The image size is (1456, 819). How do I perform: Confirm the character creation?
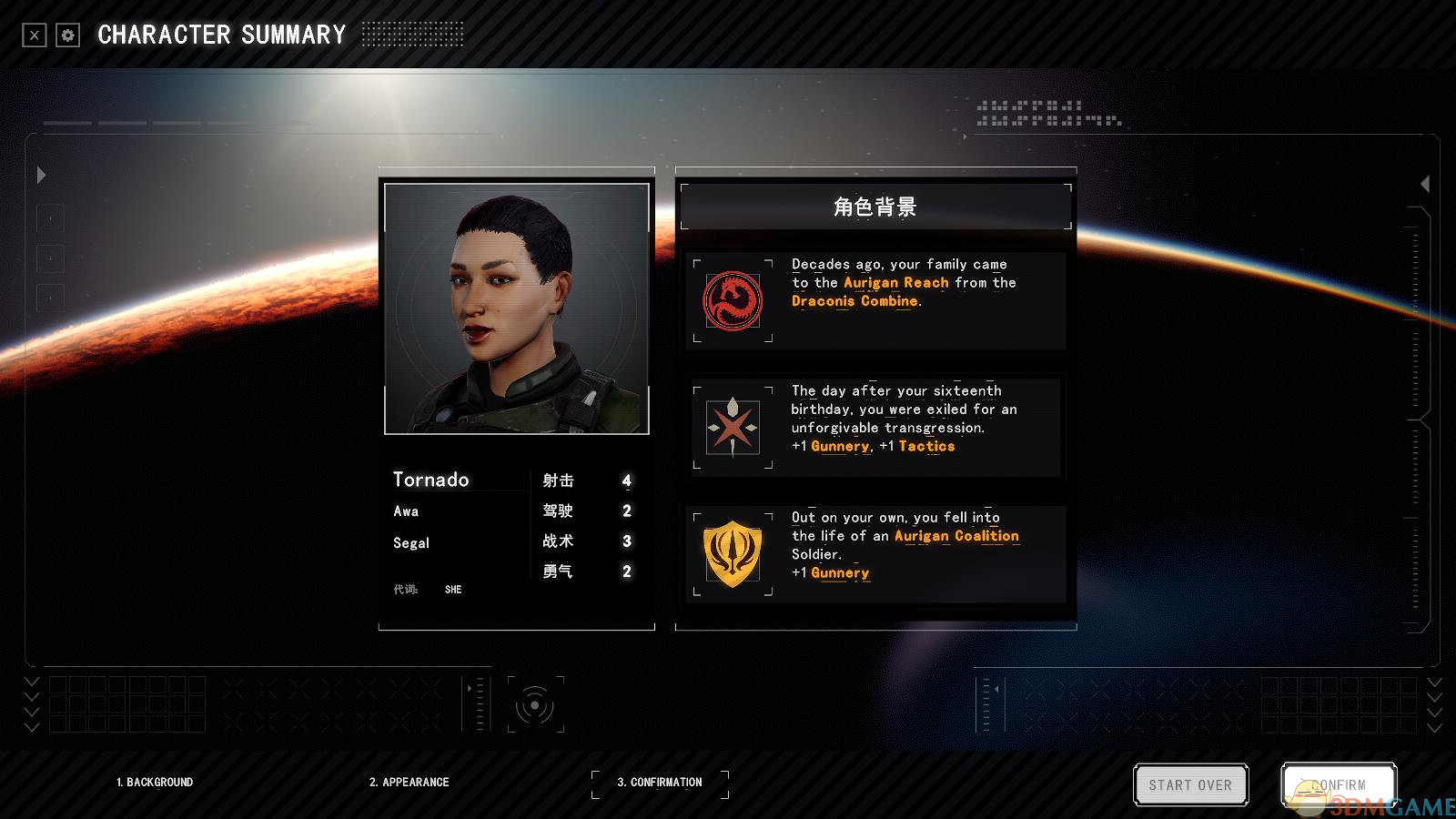pos(1338,784)
